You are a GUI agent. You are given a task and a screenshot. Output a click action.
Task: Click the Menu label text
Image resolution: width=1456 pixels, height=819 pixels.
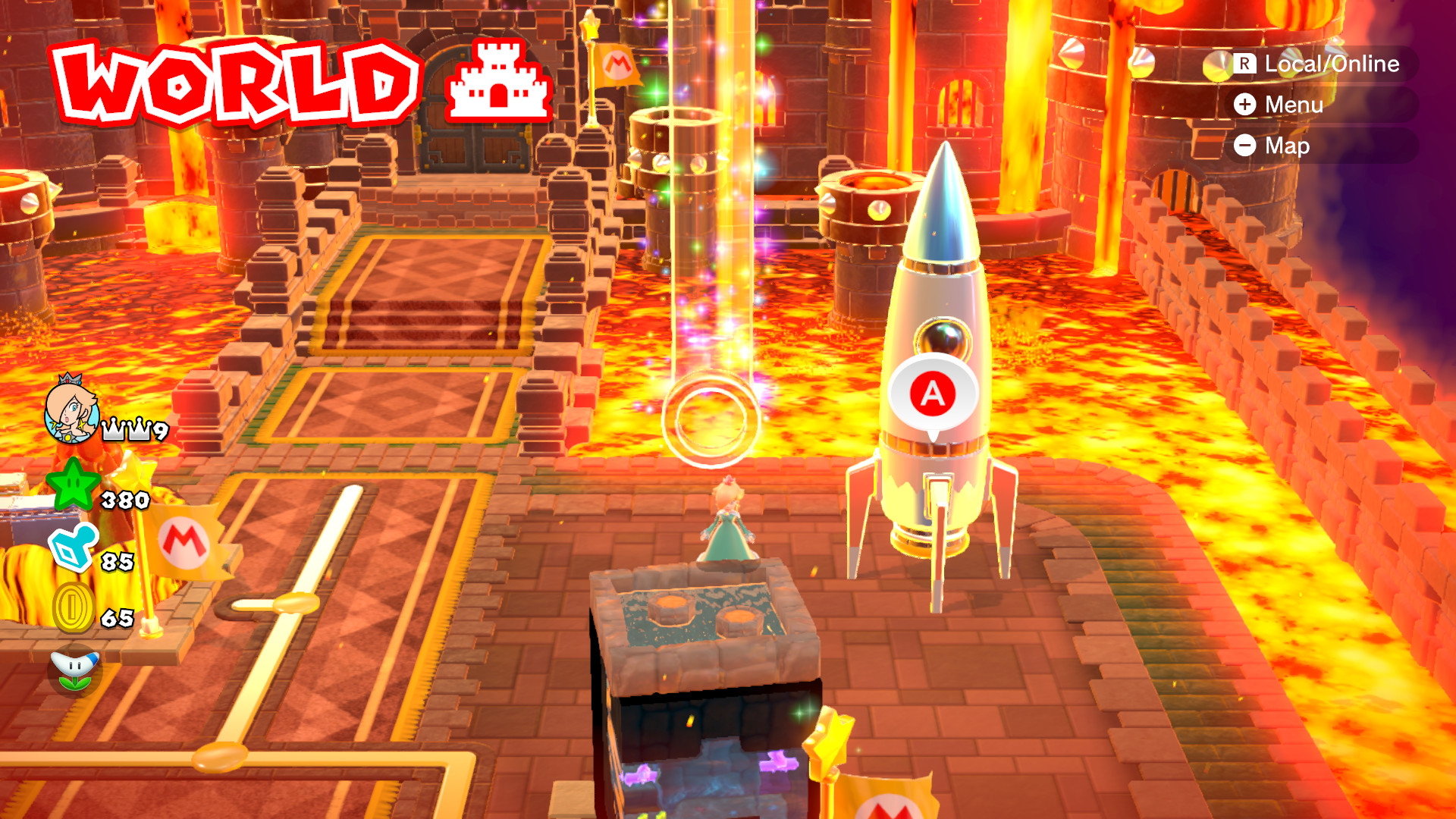[1293, 105]
